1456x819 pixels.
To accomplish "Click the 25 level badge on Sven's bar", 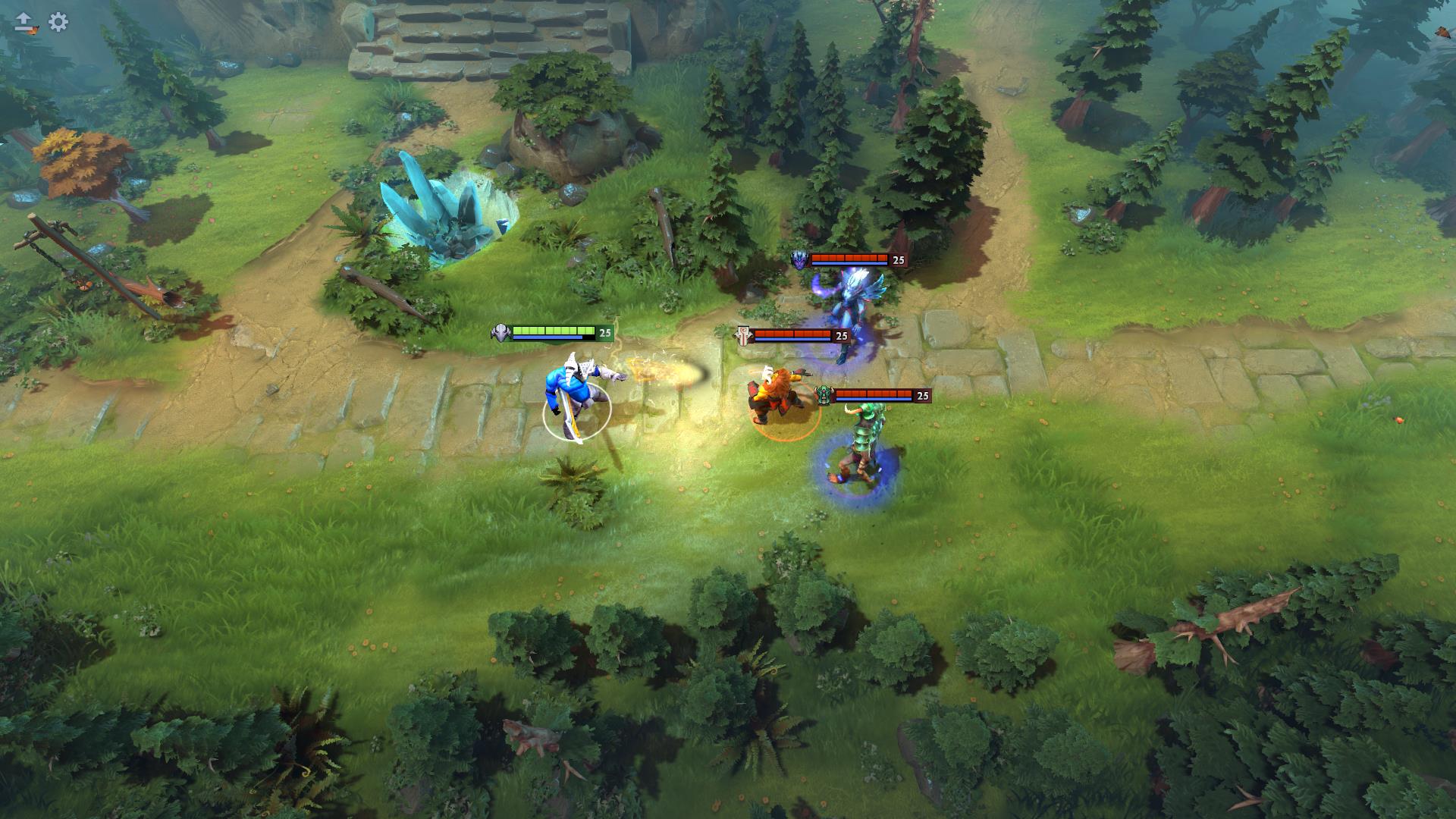I will pyautogui.click(x=604, y=331).
